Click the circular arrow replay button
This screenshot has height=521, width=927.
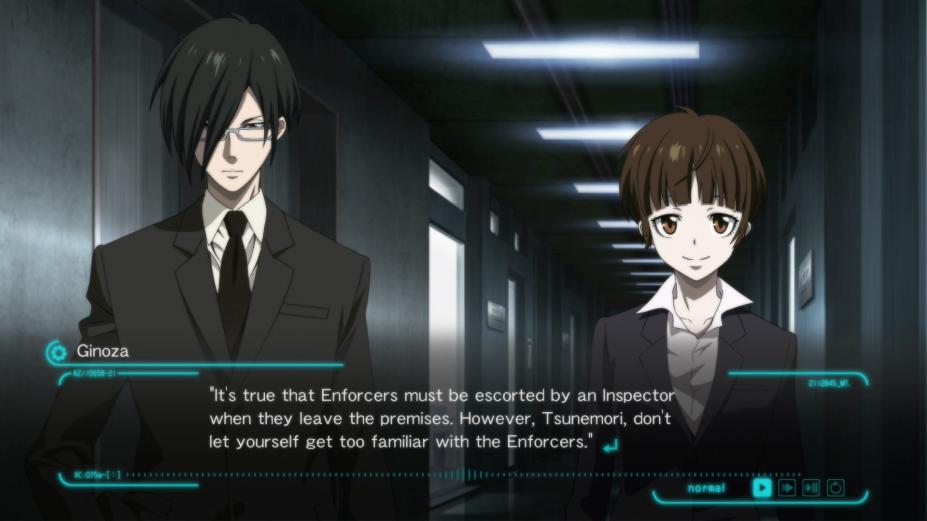[x=836, y=488]
